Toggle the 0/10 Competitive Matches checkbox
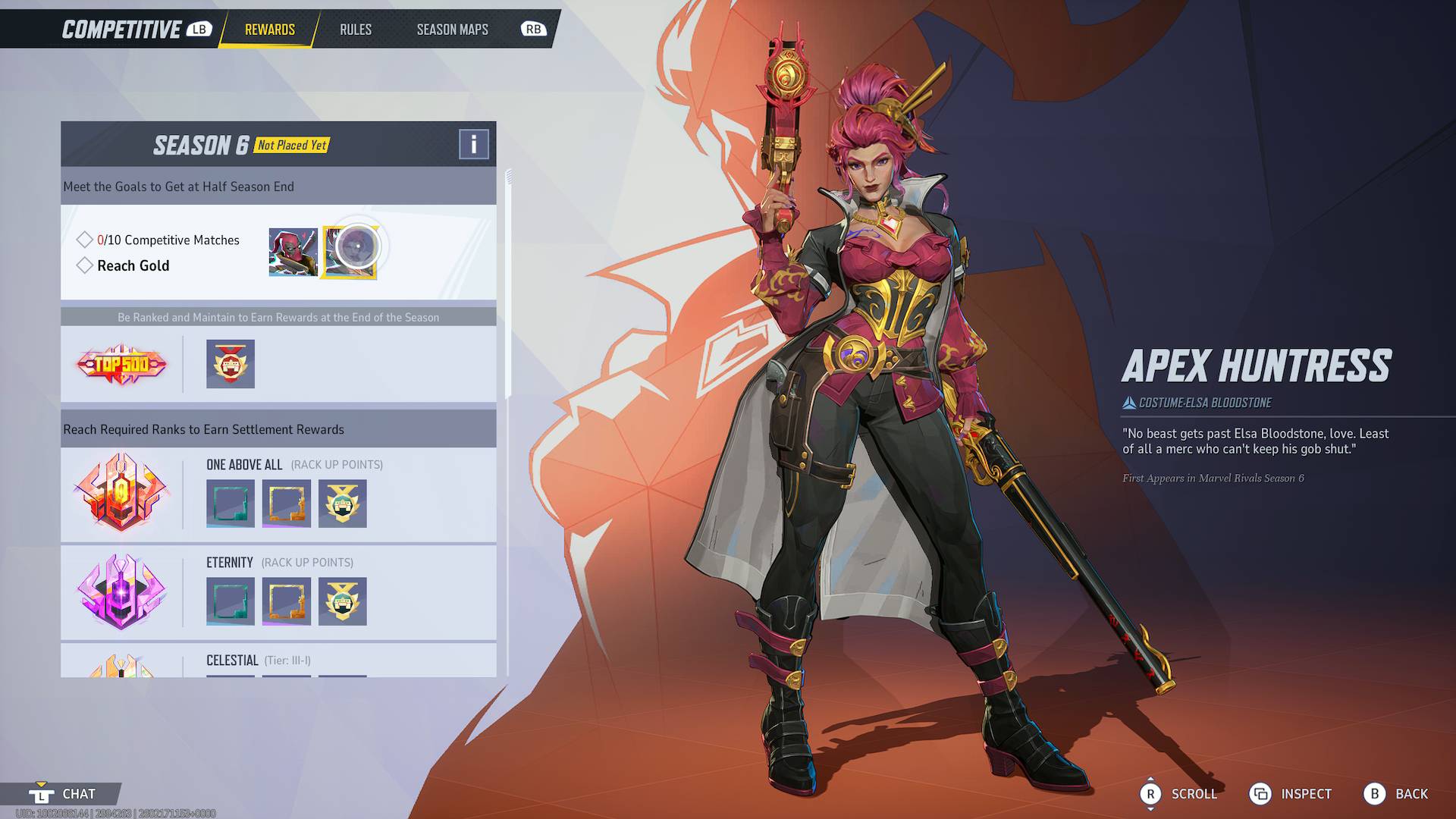Image resolution: width=1456 pixels, height=819 pixels. pyautogui.click(x=84, y=239)
